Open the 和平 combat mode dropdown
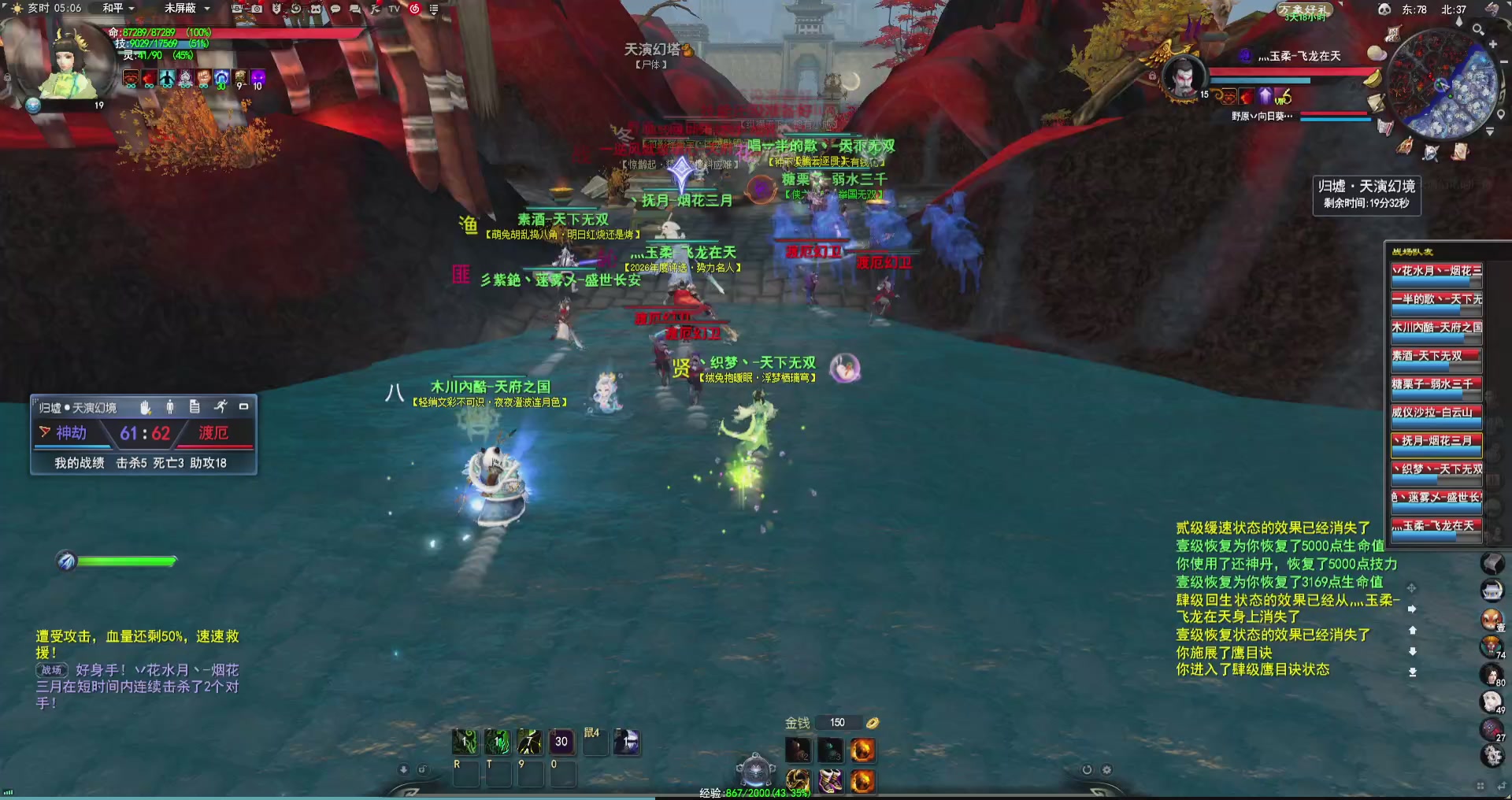Viewport: 1512px width, 800px height. (x=118, y=8)
